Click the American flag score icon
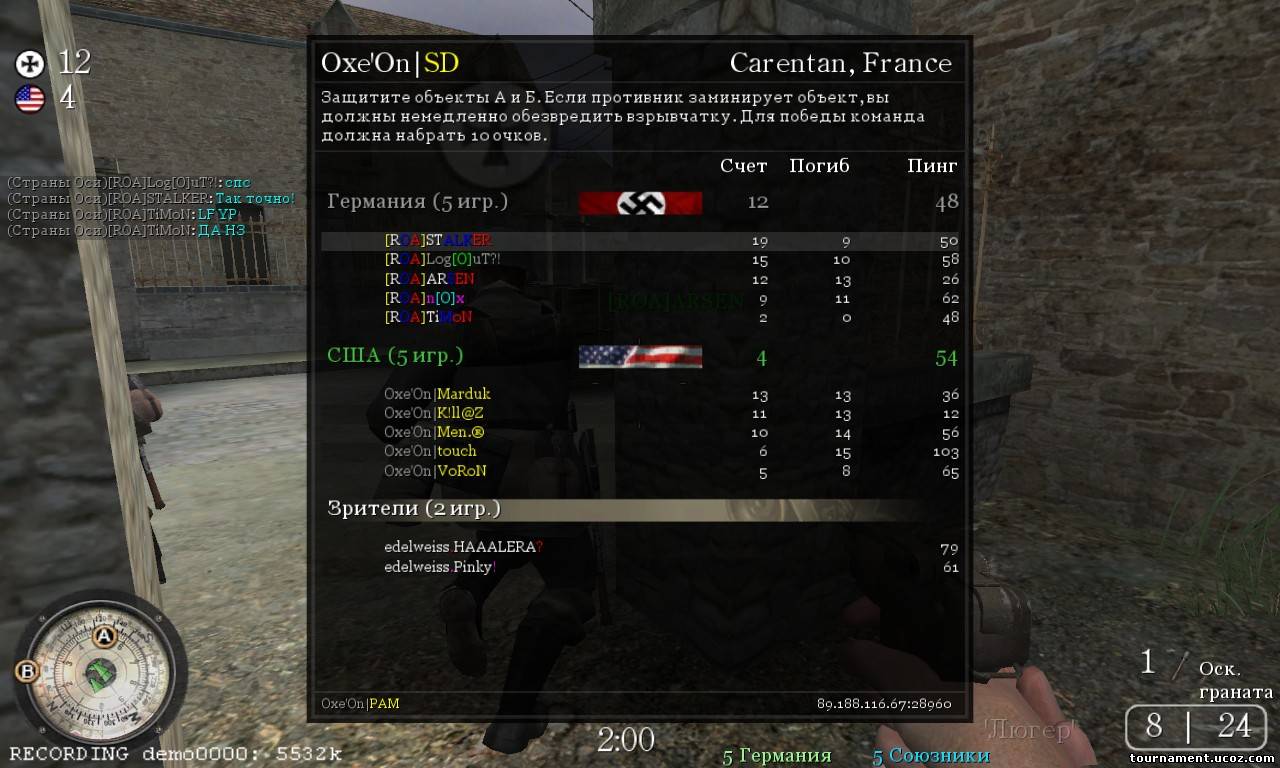 click(x=30, y=99)
